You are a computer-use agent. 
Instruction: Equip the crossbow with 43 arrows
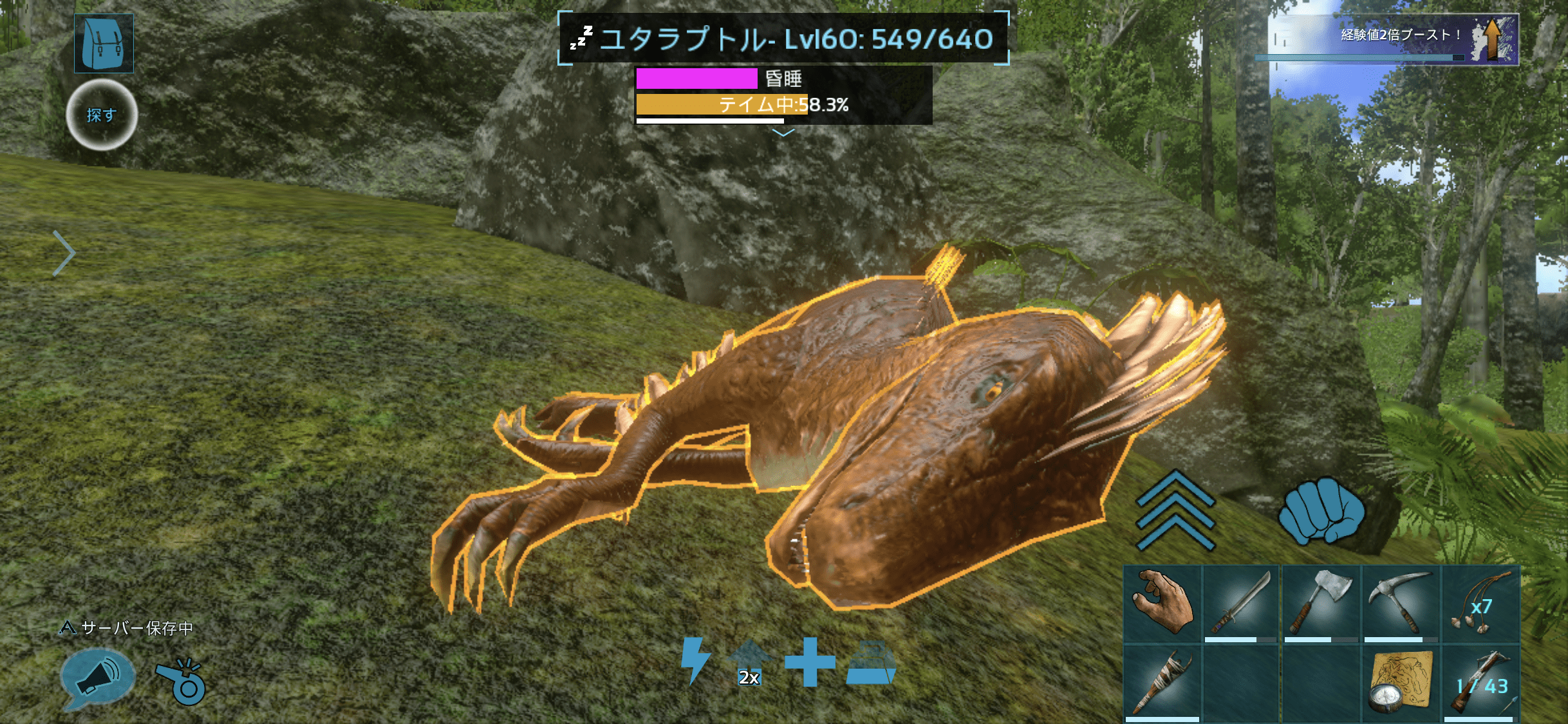coord(1480,683)
